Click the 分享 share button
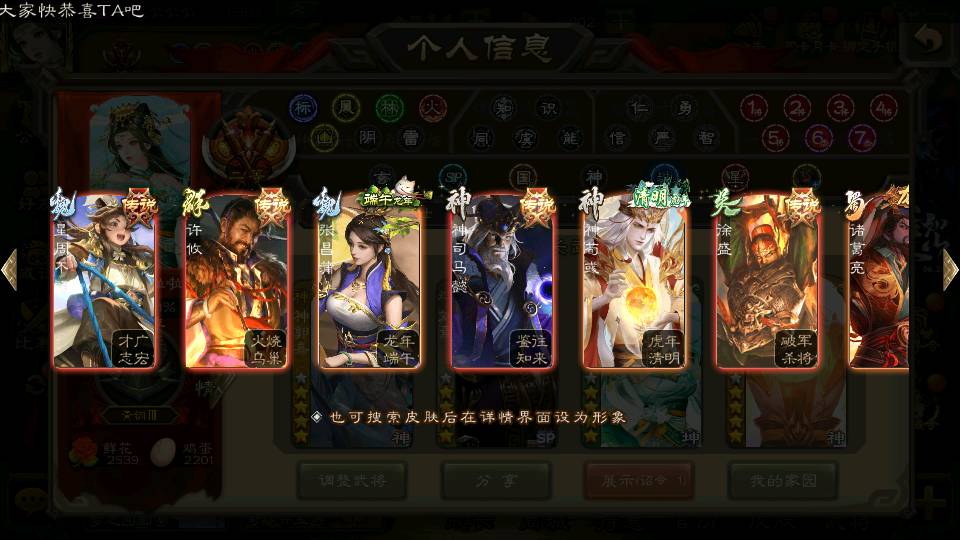This screenshot has height=540, width=960. click(x=495, y=481)
